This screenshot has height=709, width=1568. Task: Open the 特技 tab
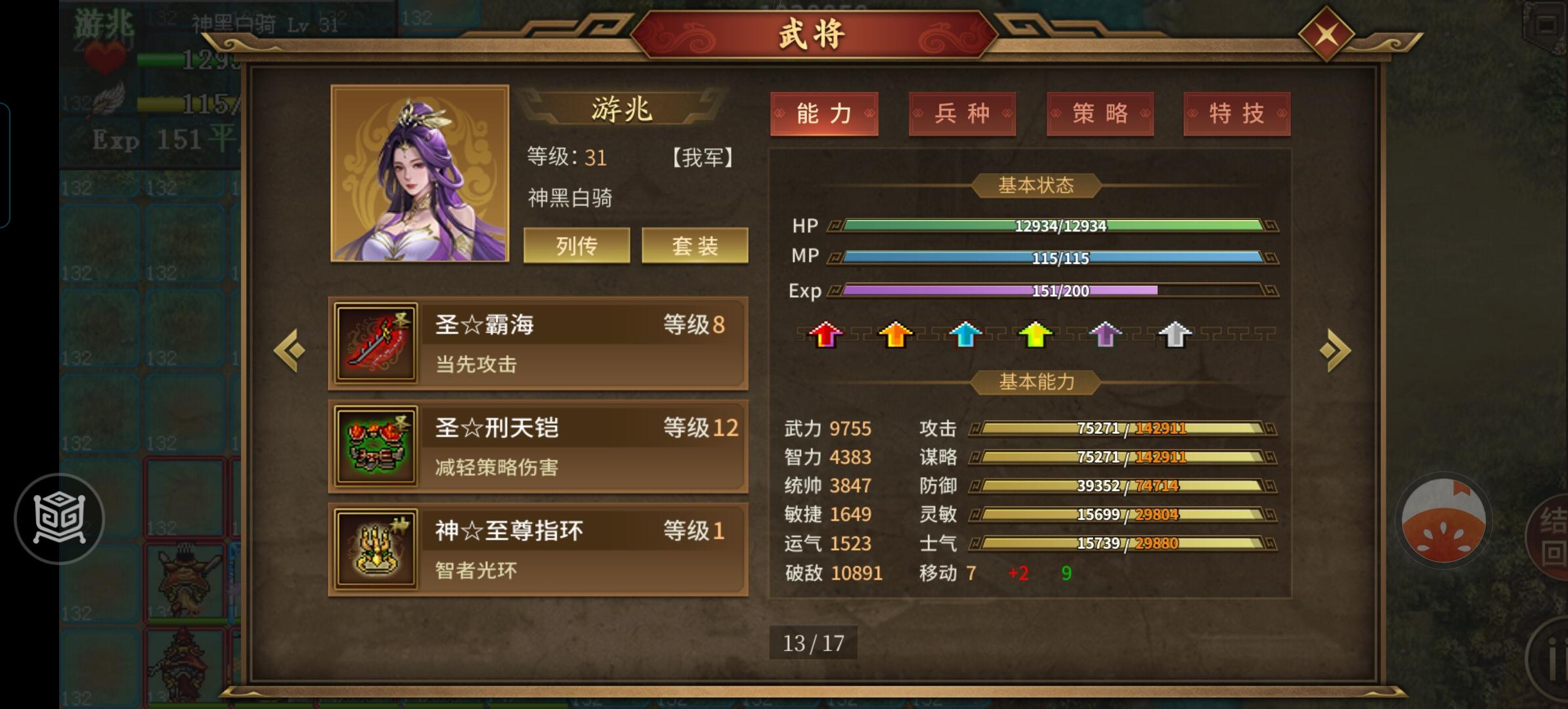[x=1237, y=114]
